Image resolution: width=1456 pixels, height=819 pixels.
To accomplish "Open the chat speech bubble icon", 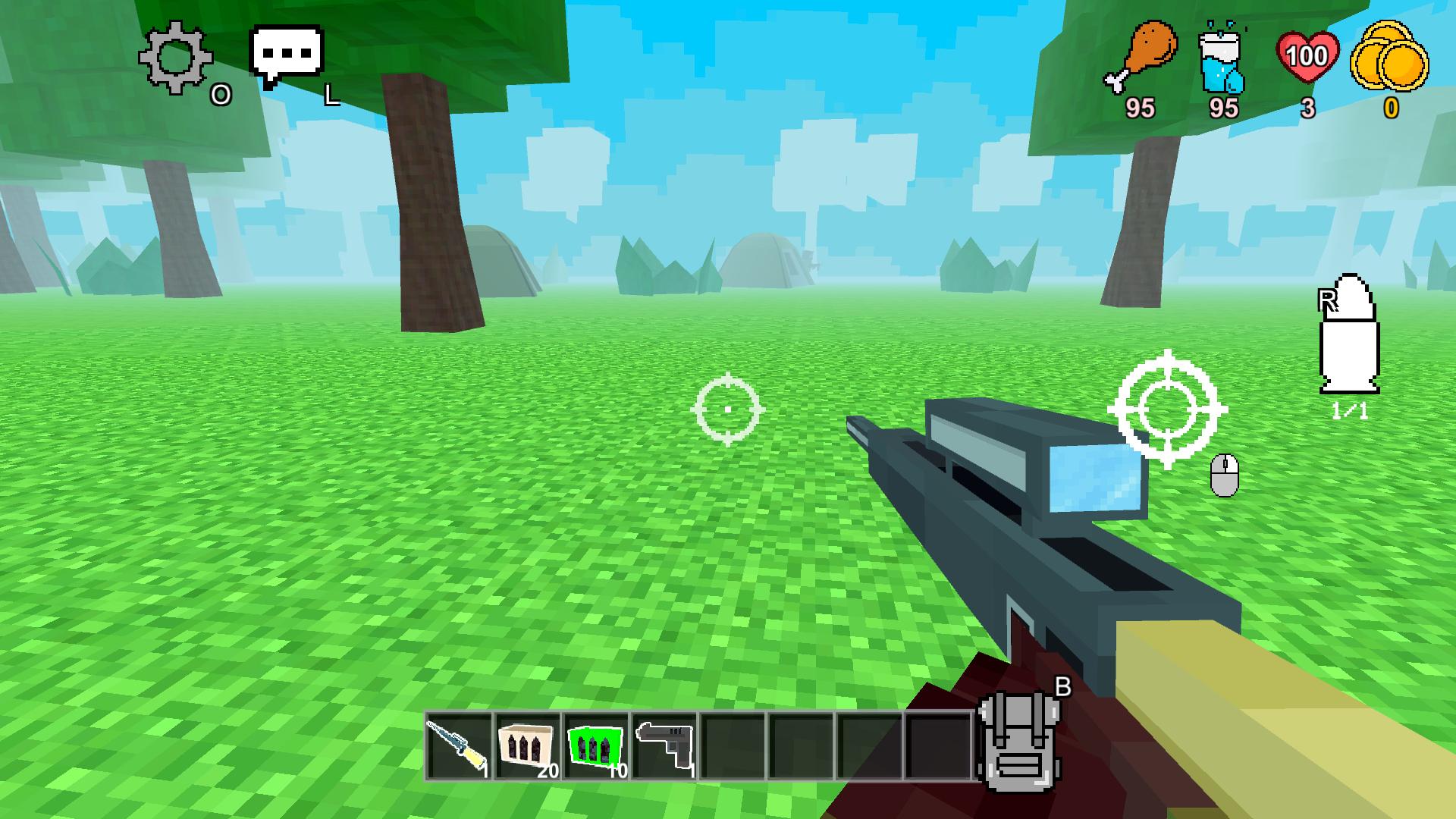I will (287, 52).
